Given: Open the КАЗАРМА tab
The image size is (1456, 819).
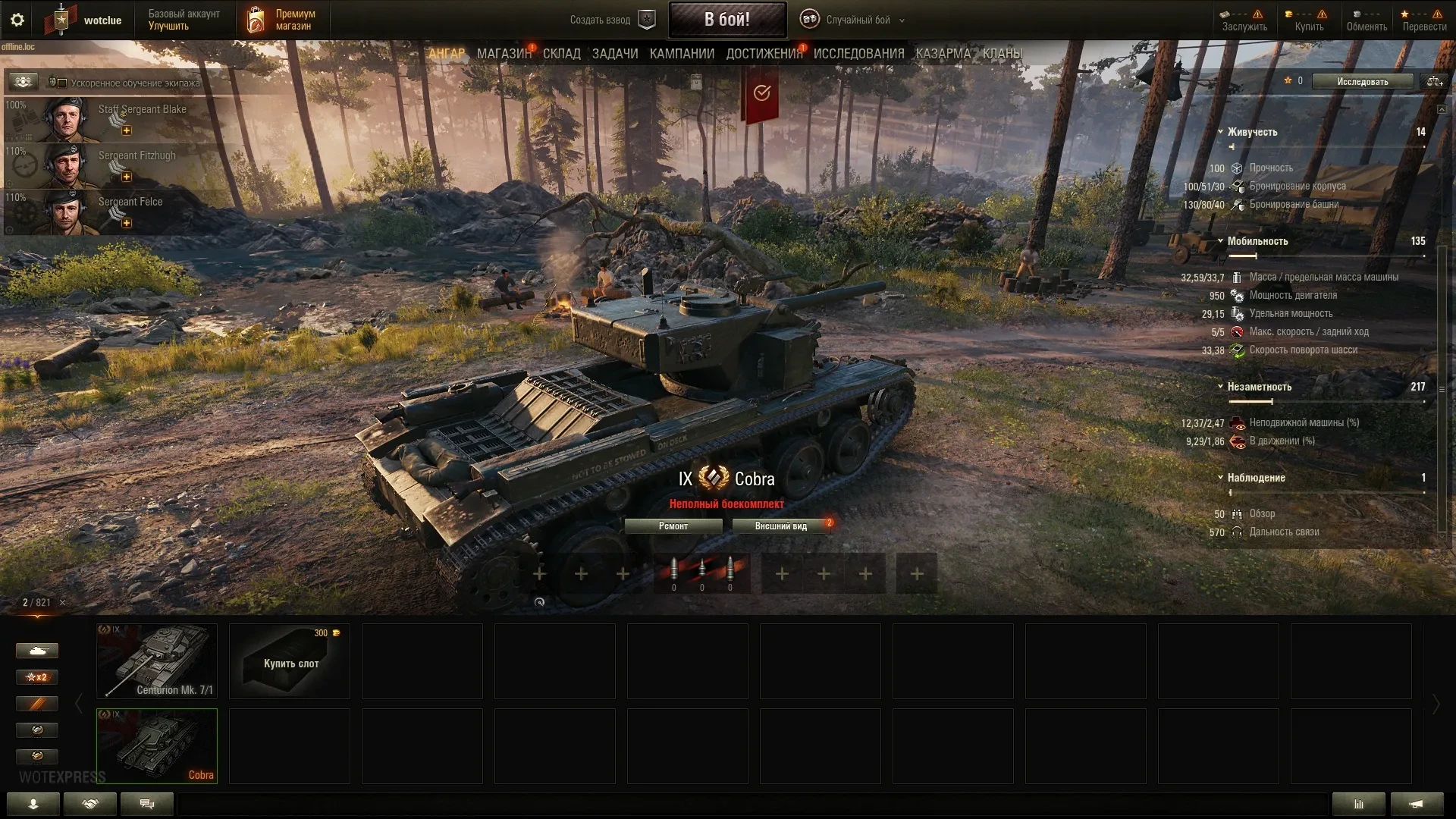Looking at the screenshot, I should click(x=943, y=54).
